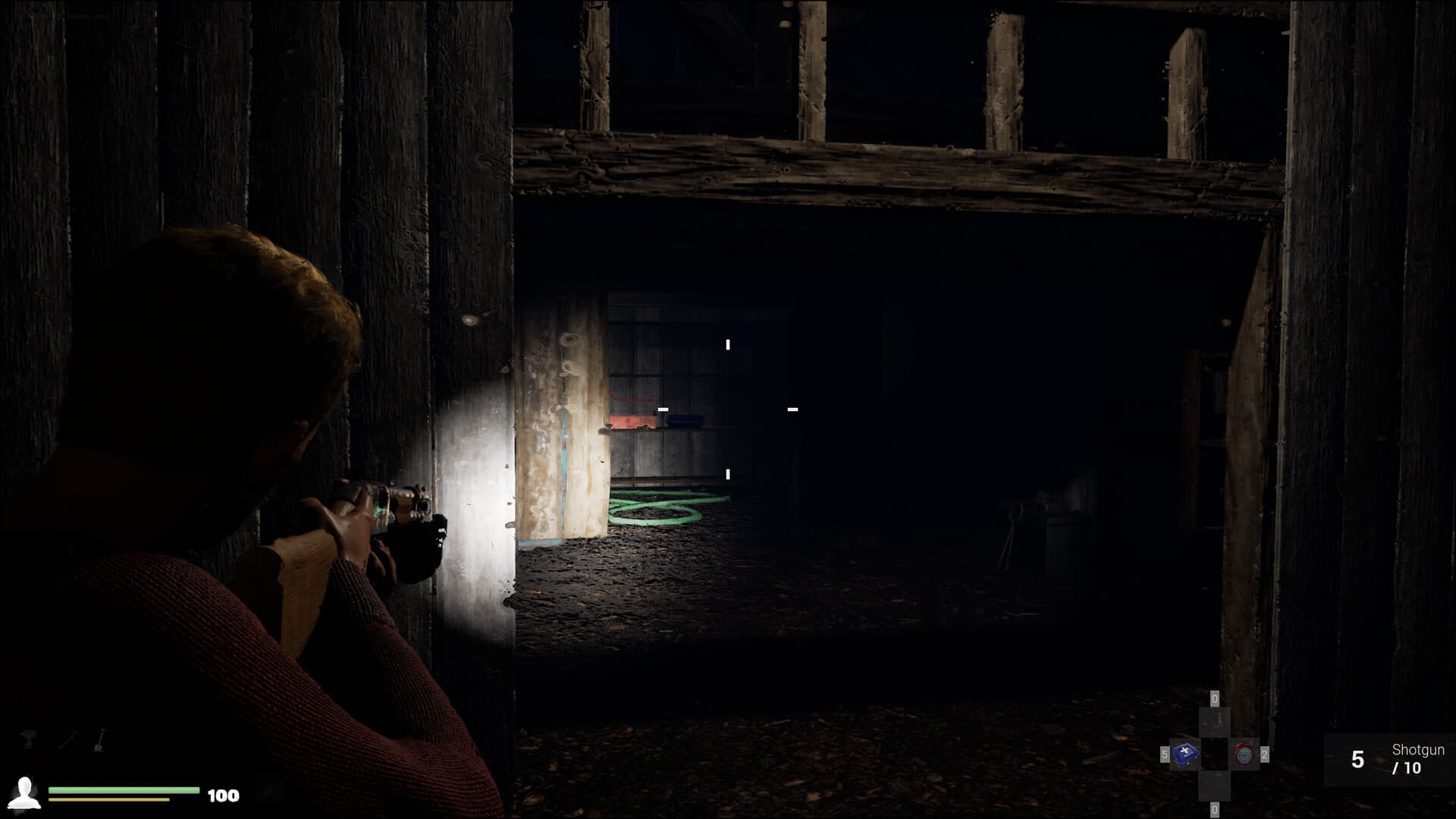The height and width of the screenshot is (819, 1456).
Task: Select the first aid kit in the item wheel
Action: coord(1186,754)
